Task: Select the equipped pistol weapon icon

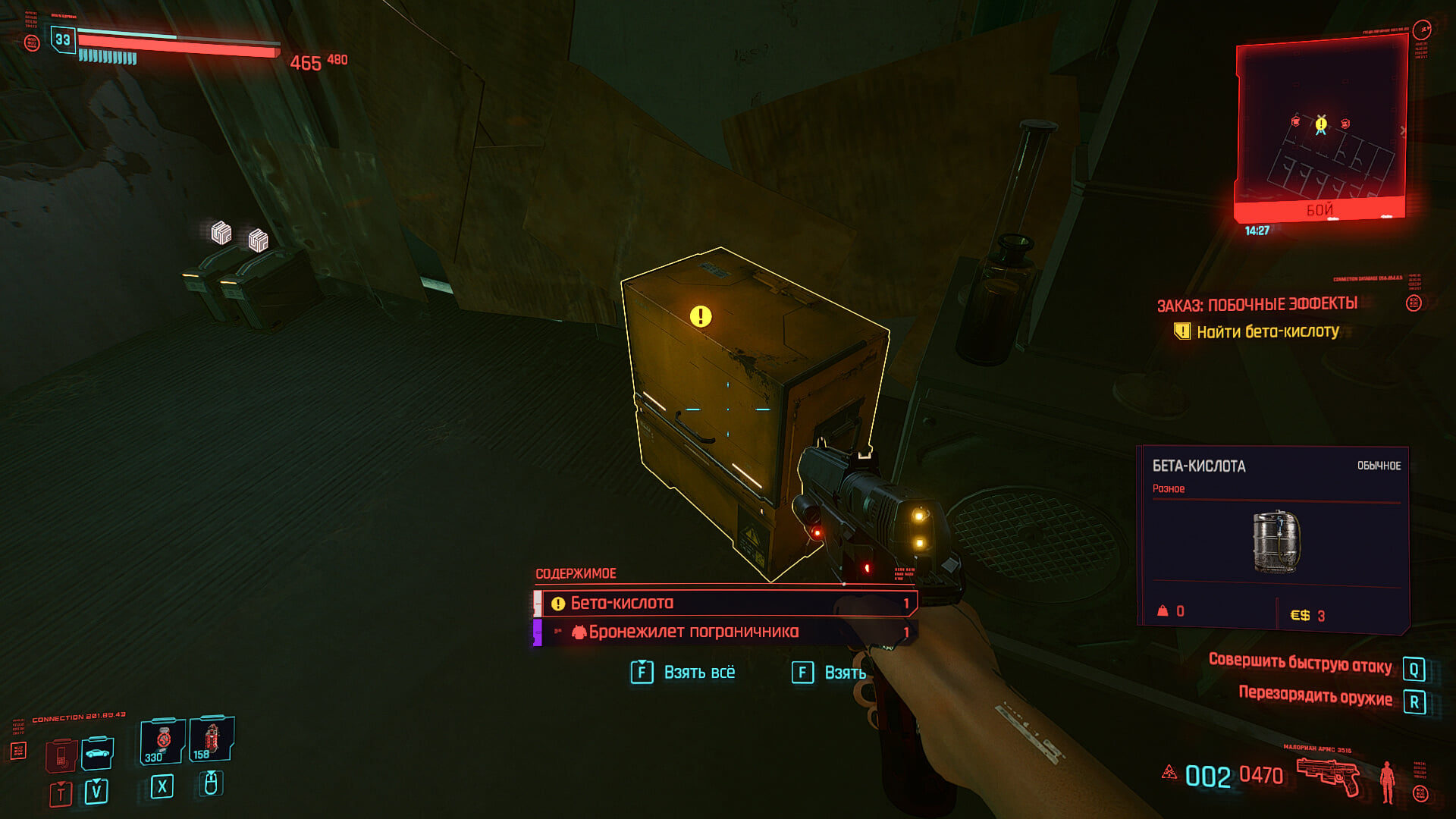Action: pyautogui.click(x=1327, y=776)
